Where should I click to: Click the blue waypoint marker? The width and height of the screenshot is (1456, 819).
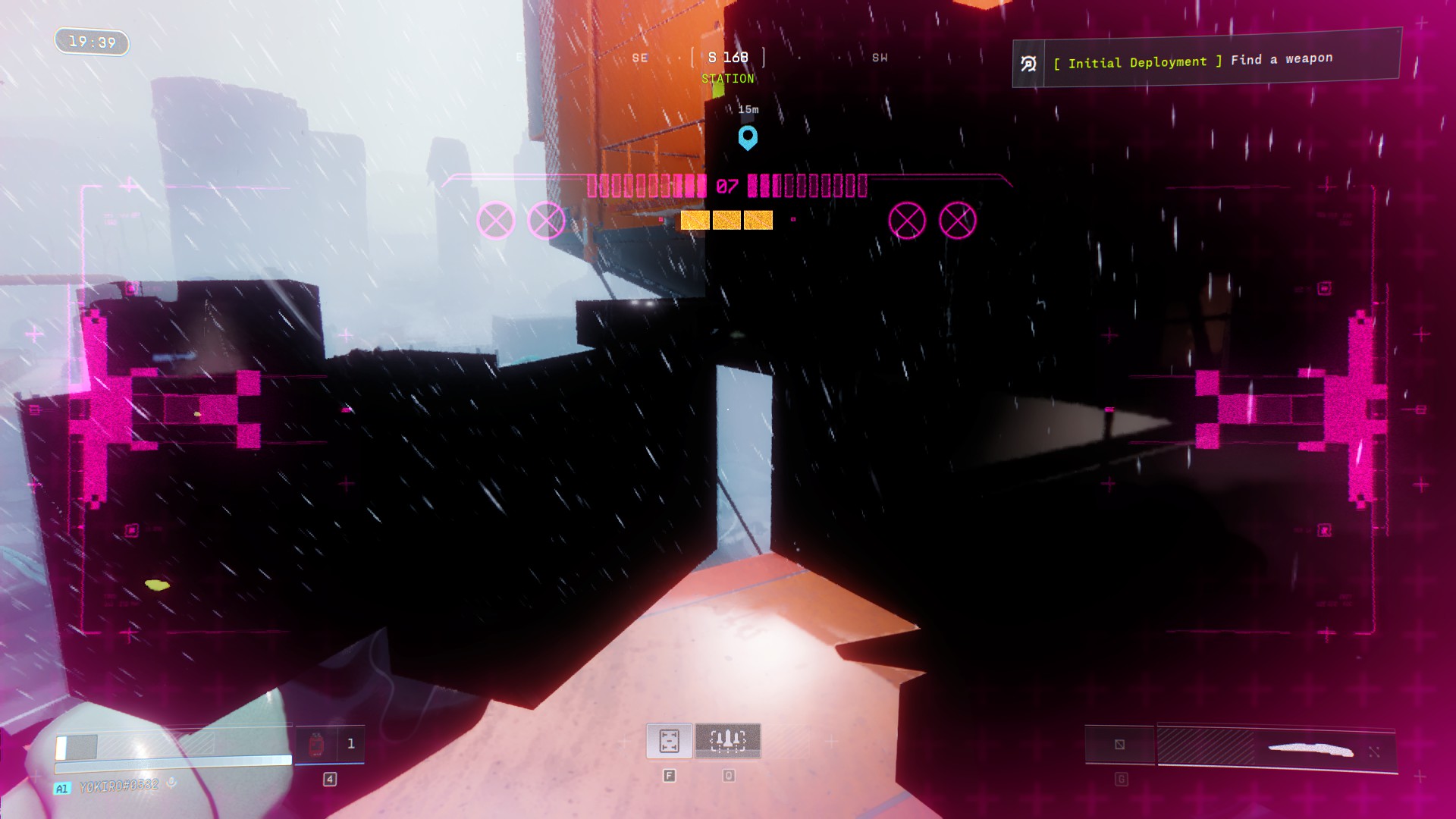pos(748,137)
